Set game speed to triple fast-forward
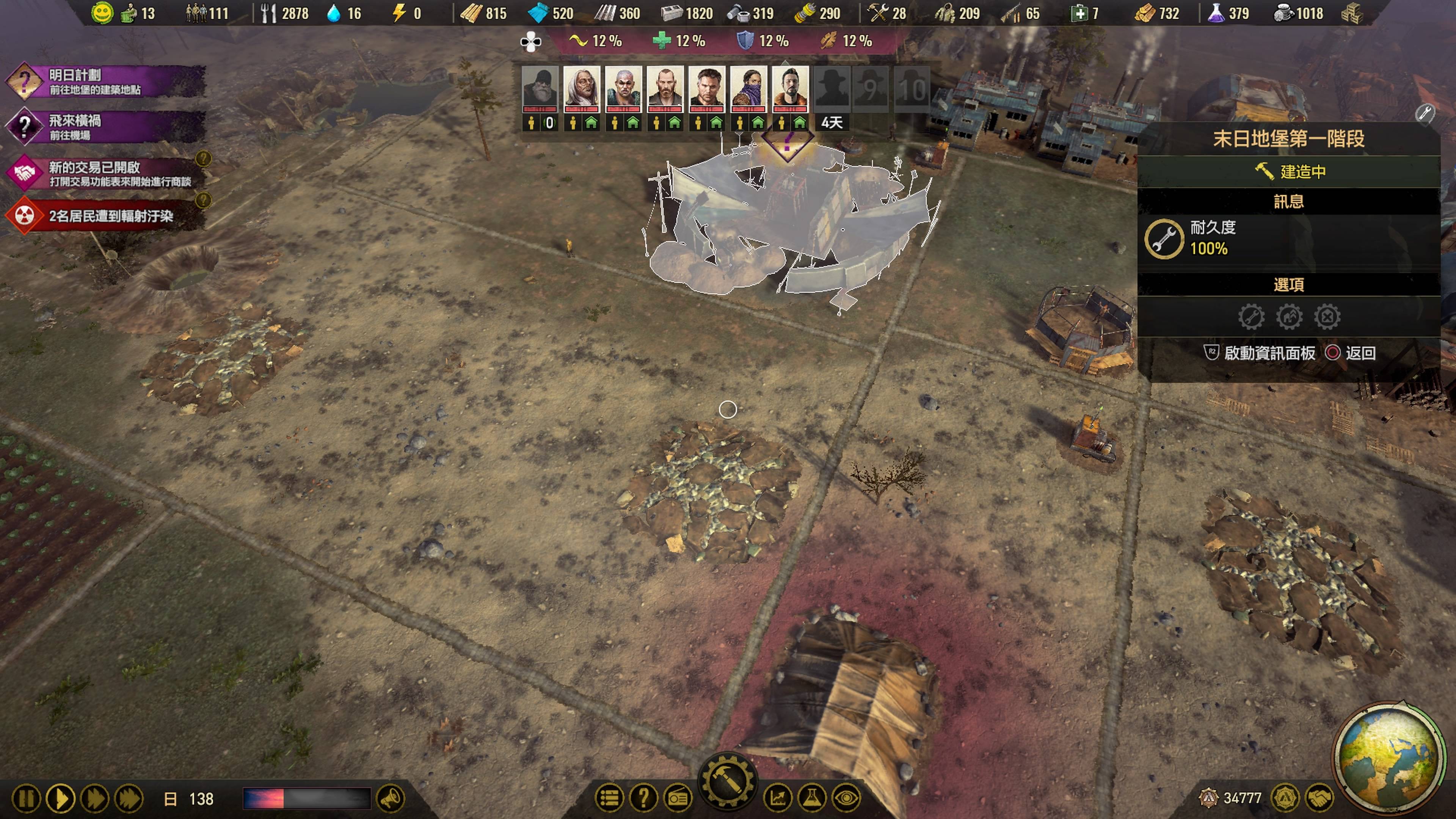Screen dimensions: 1456x819 tap(129, 799)
